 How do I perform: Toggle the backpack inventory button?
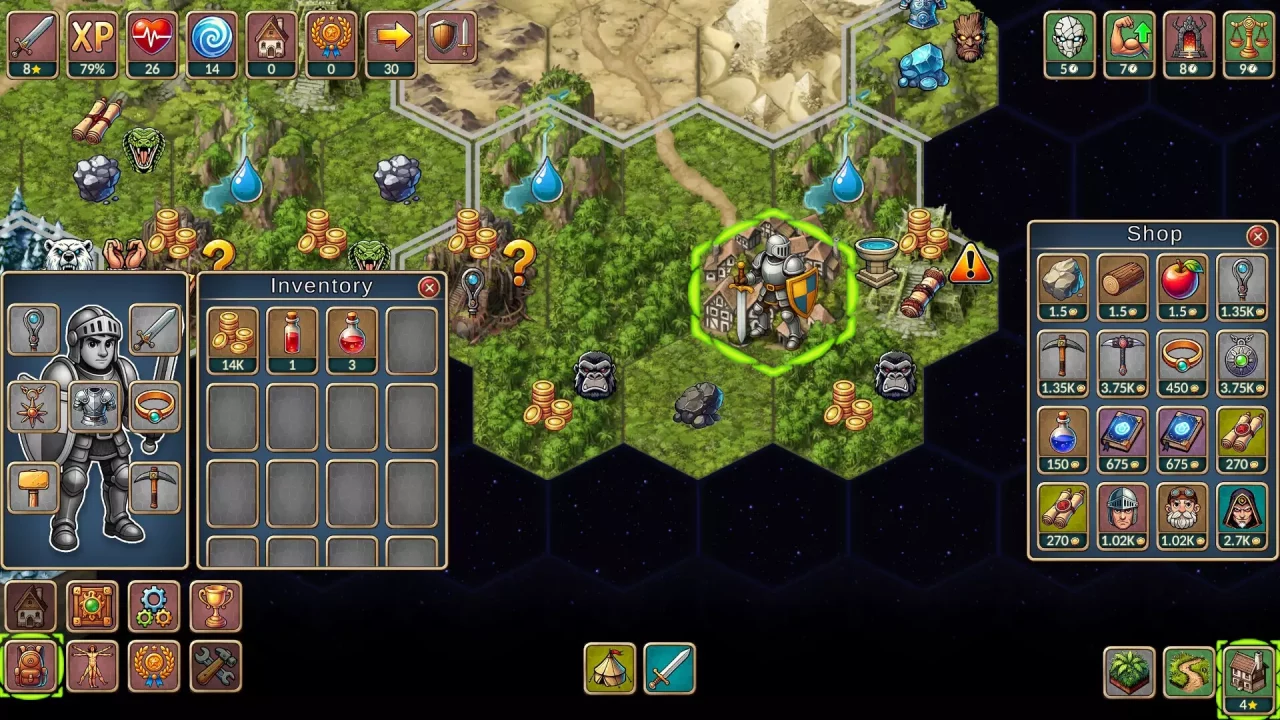[31, 667]
